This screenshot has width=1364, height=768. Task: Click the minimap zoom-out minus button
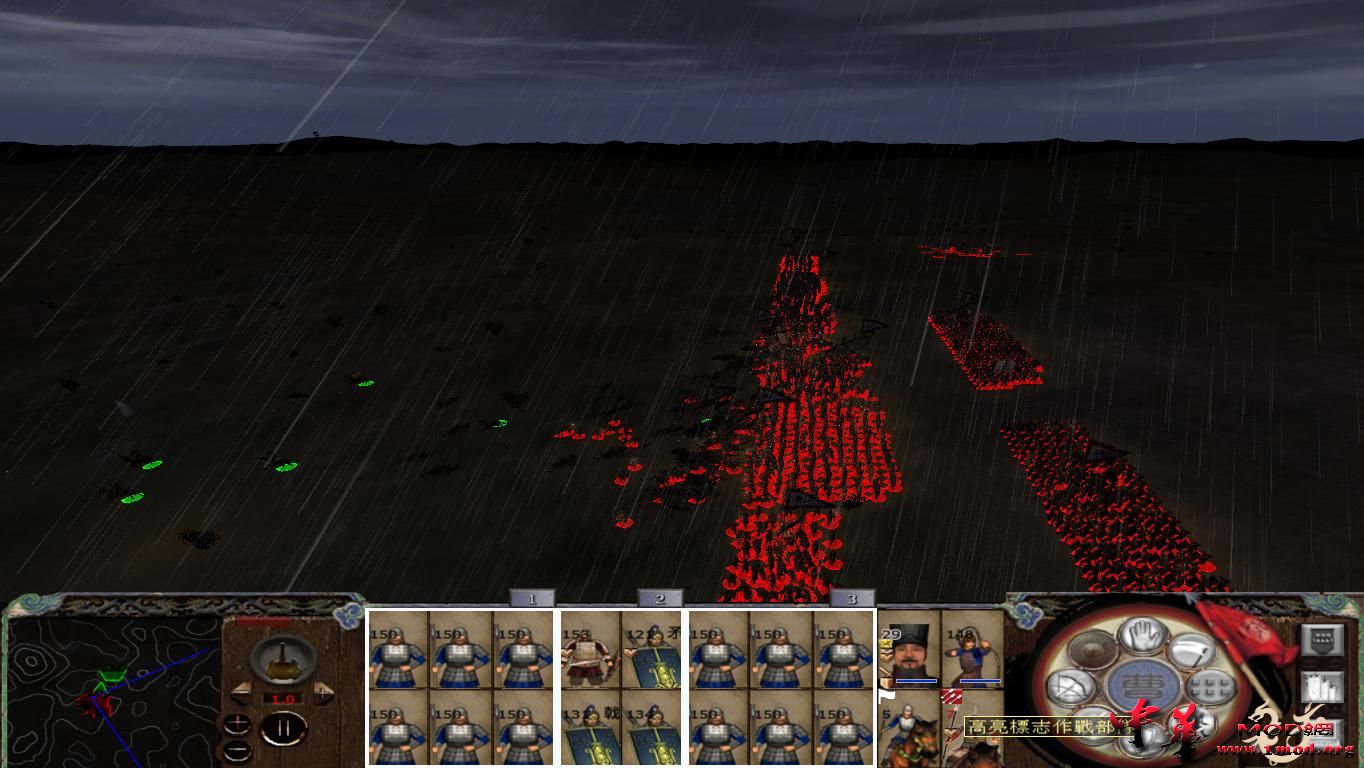237,751
